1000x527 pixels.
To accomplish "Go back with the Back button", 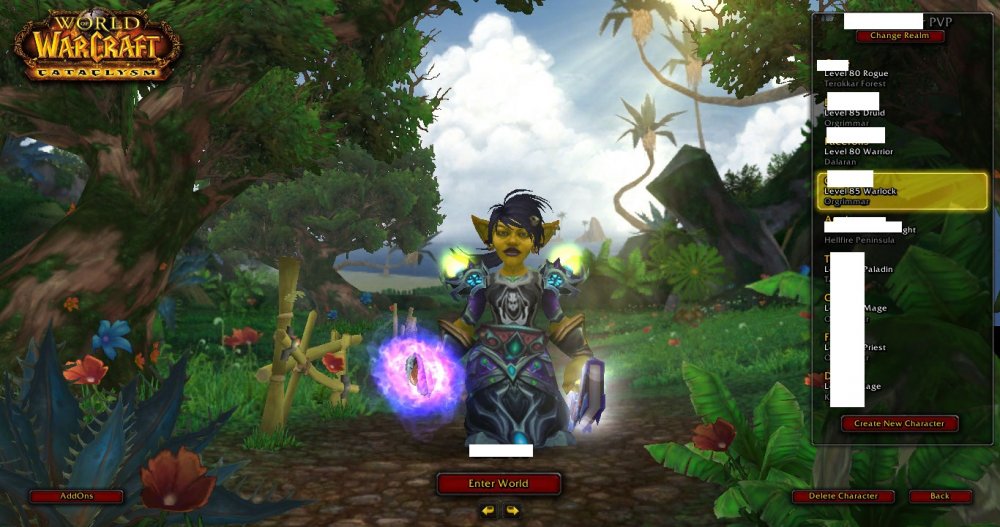I will pos(940,496).
